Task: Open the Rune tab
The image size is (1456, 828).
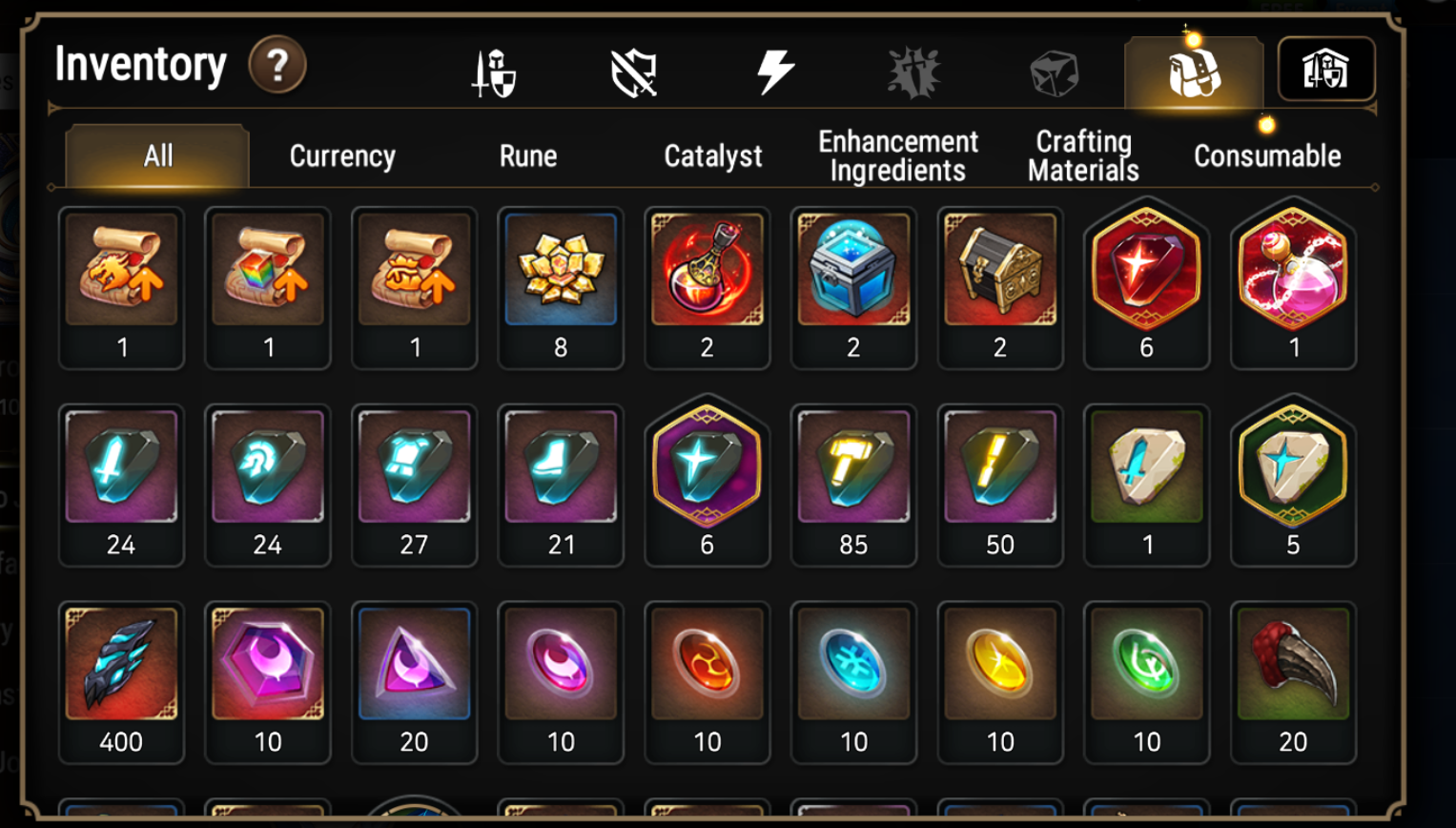Action: [x=525, y=155]
